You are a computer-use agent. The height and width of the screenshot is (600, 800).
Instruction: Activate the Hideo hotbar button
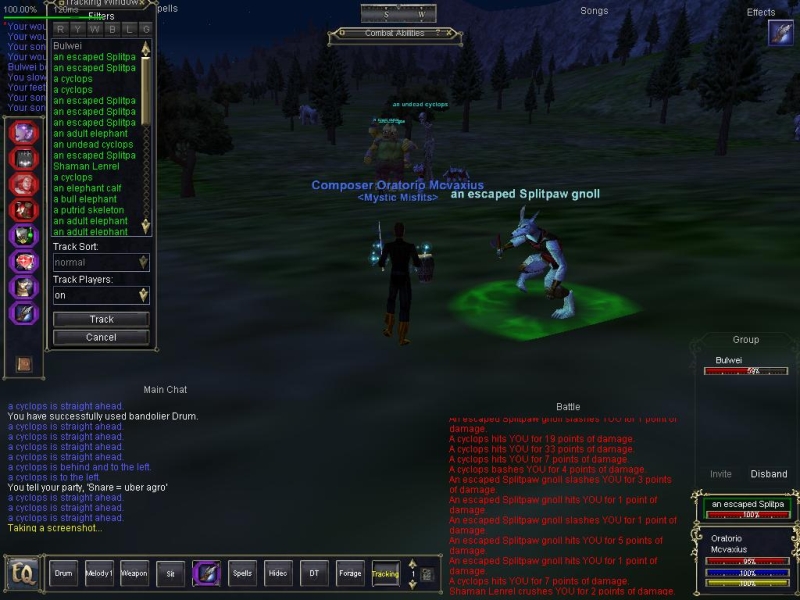tap(278, 573)
